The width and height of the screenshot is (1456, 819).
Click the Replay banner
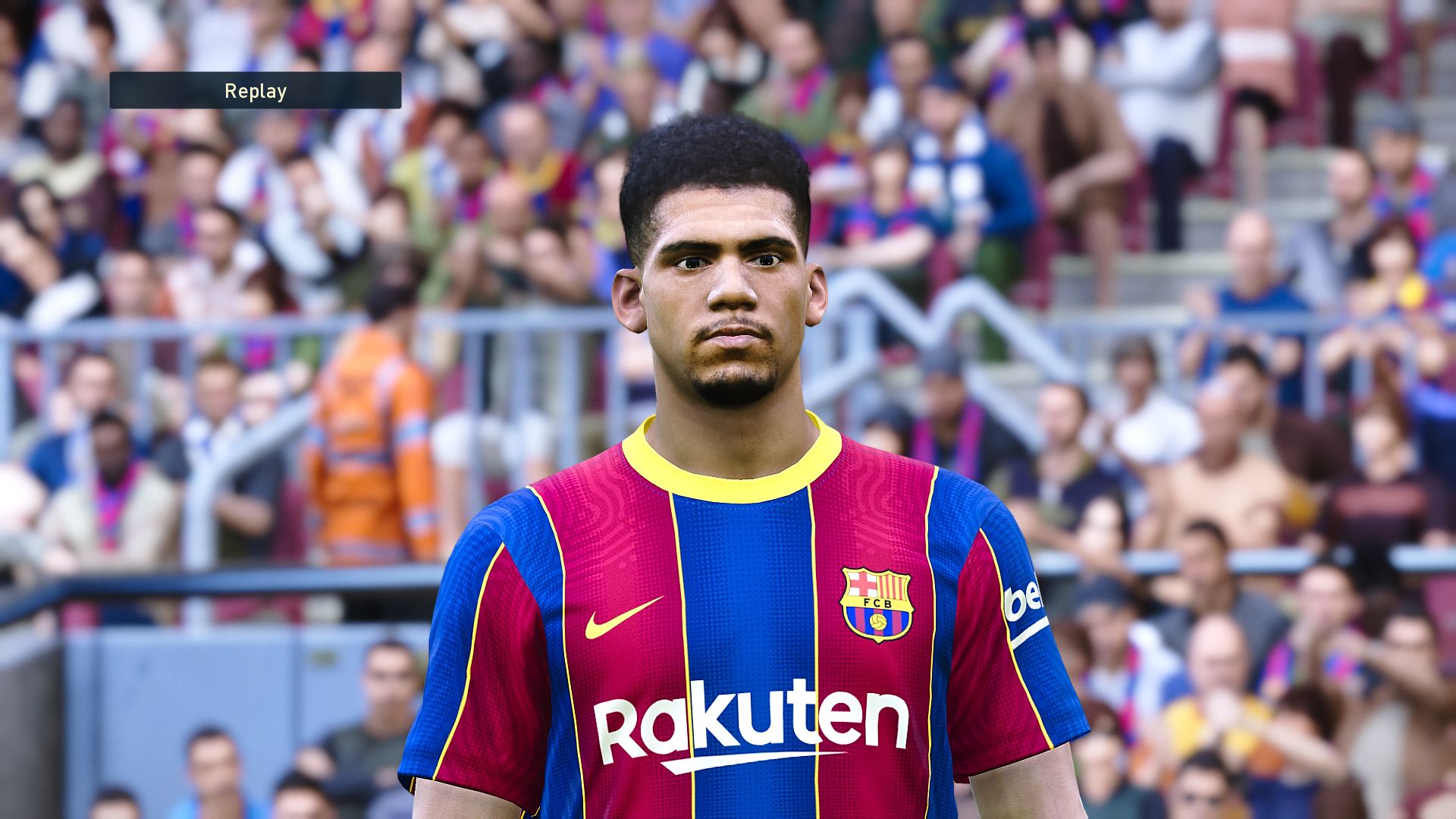pos(255,91)
